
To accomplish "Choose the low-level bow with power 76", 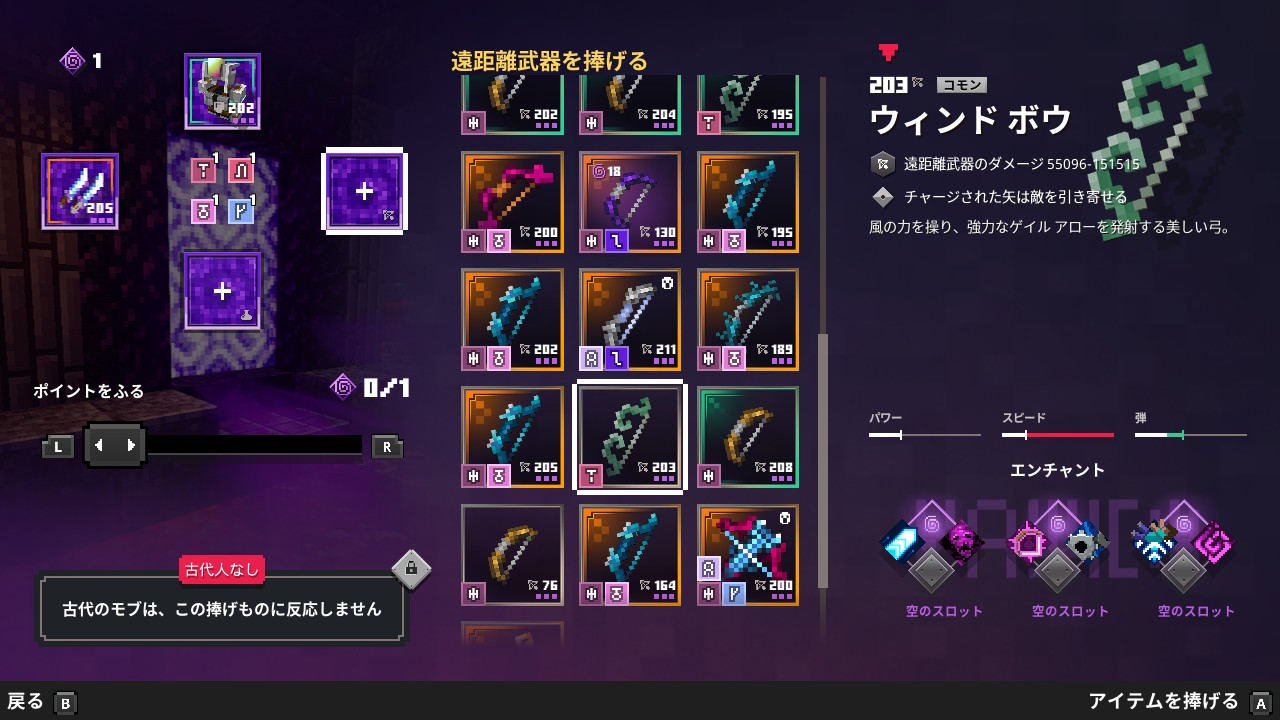I will 511,555.
